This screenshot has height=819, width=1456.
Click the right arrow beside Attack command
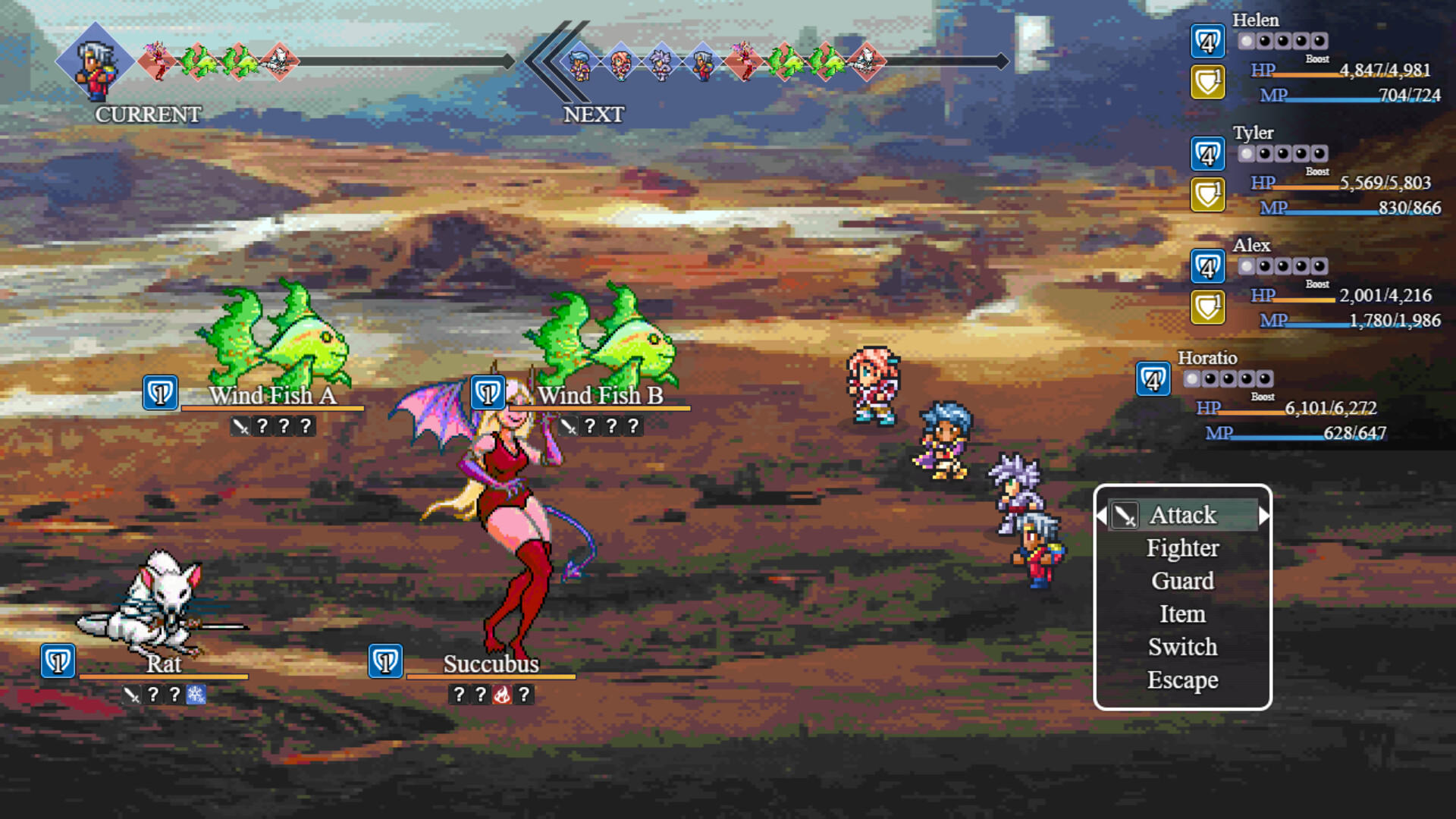pyautogui.click(x=1265, y=515)
